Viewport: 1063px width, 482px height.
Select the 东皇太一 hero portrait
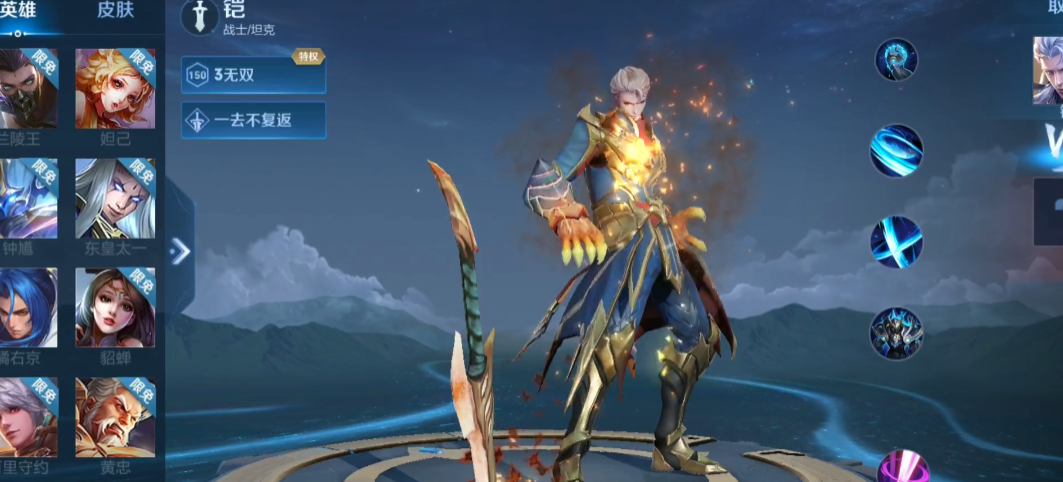[115, 198]
